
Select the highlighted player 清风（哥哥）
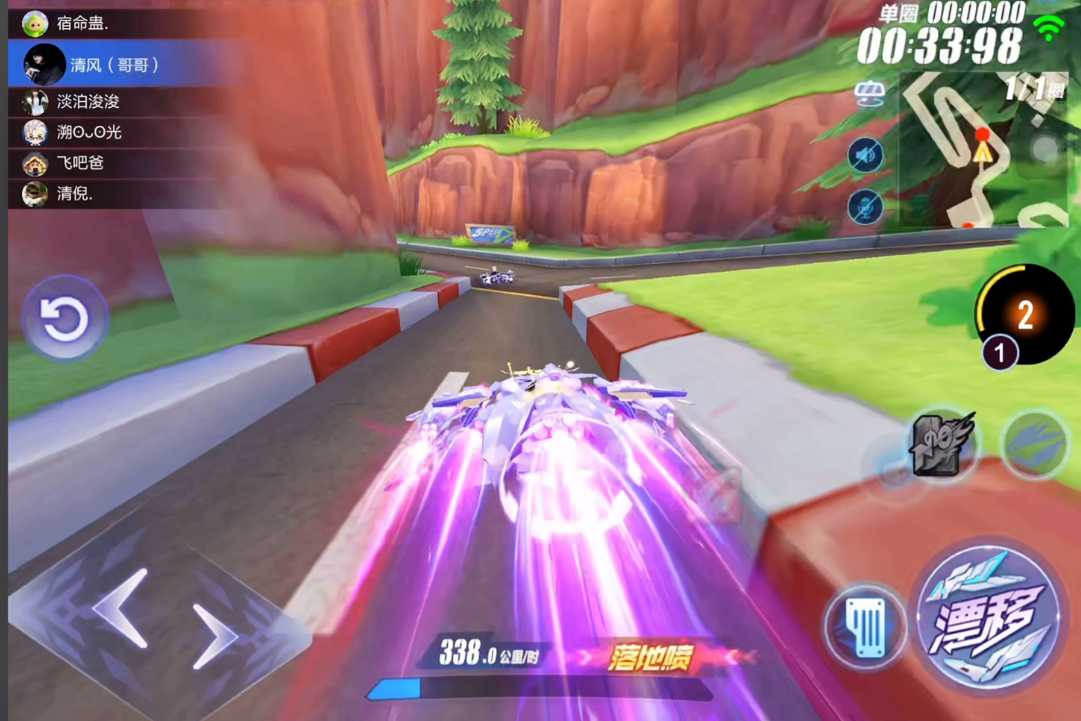112,65
